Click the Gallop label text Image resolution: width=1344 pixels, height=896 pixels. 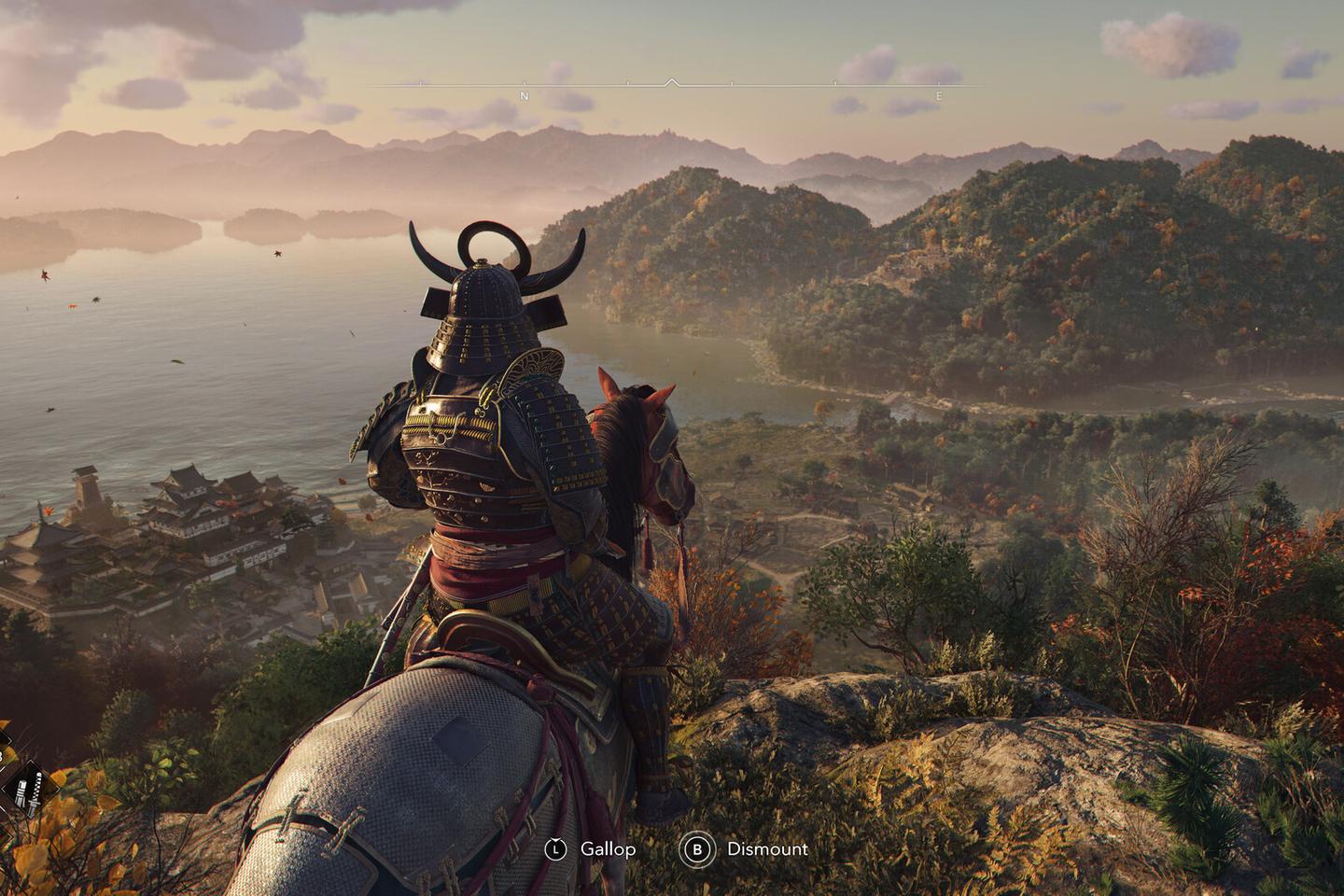(x=607, y=850)
